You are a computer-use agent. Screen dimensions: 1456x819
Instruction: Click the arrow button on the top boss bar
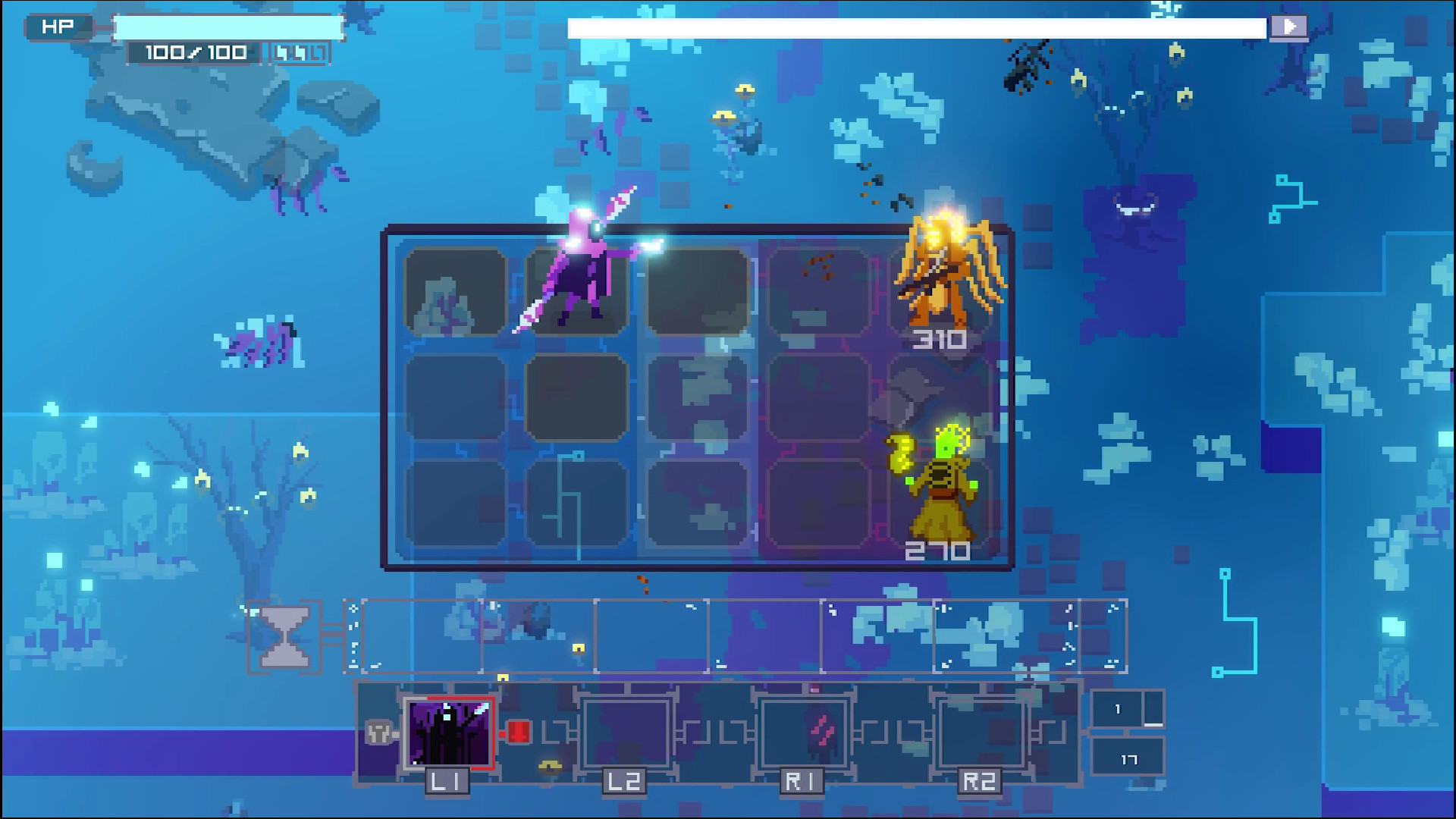[1289, 26]
